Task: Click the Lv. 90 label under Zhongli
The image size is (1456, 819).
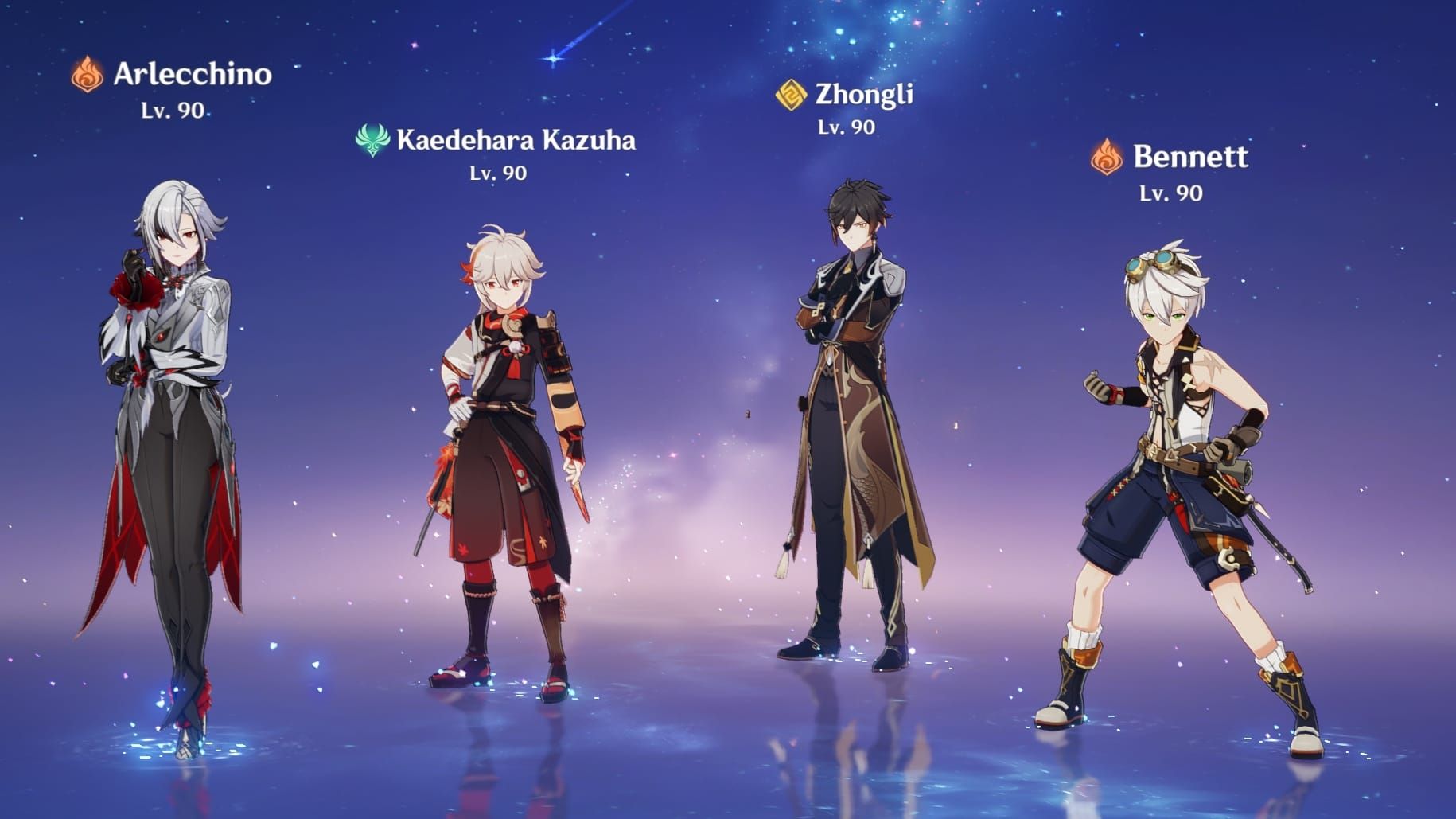Action: click(x=846, y=126)
